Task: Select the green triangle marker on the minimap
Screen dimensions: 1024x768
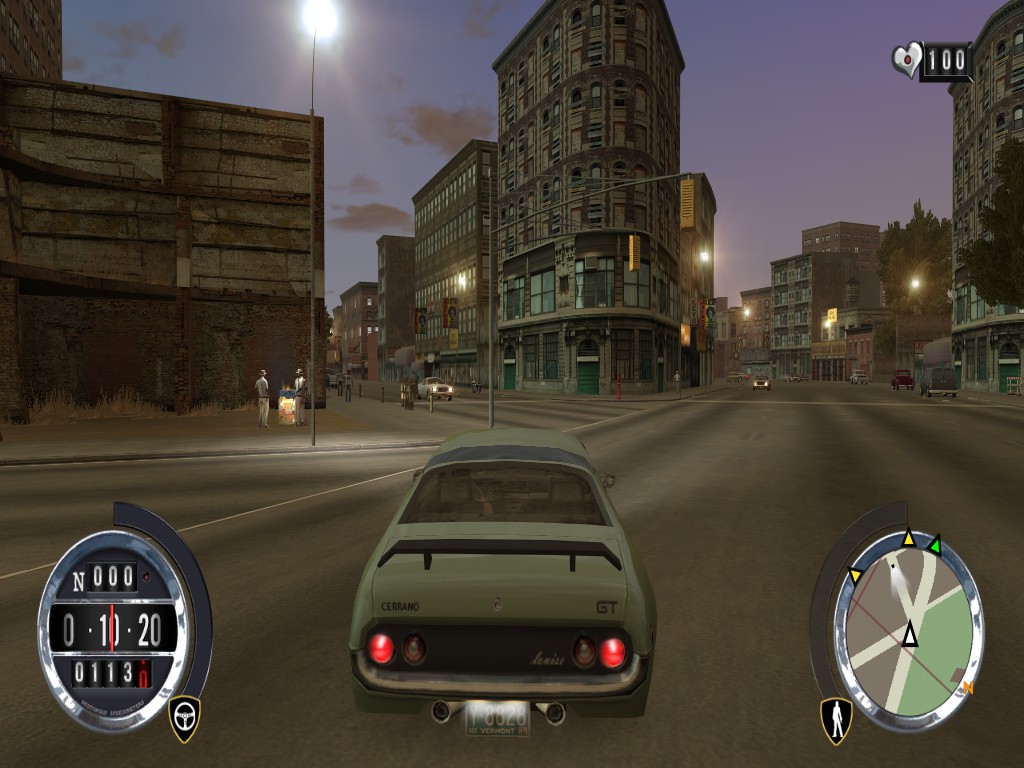Action: click(x=934, y=546)
